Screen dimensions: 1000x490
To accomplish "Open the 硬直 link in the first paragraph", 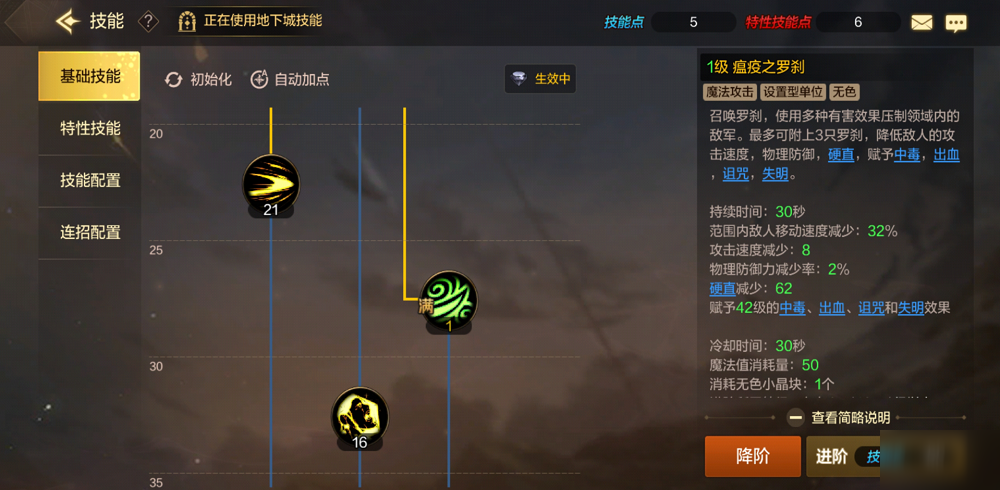I will [841, 154].
